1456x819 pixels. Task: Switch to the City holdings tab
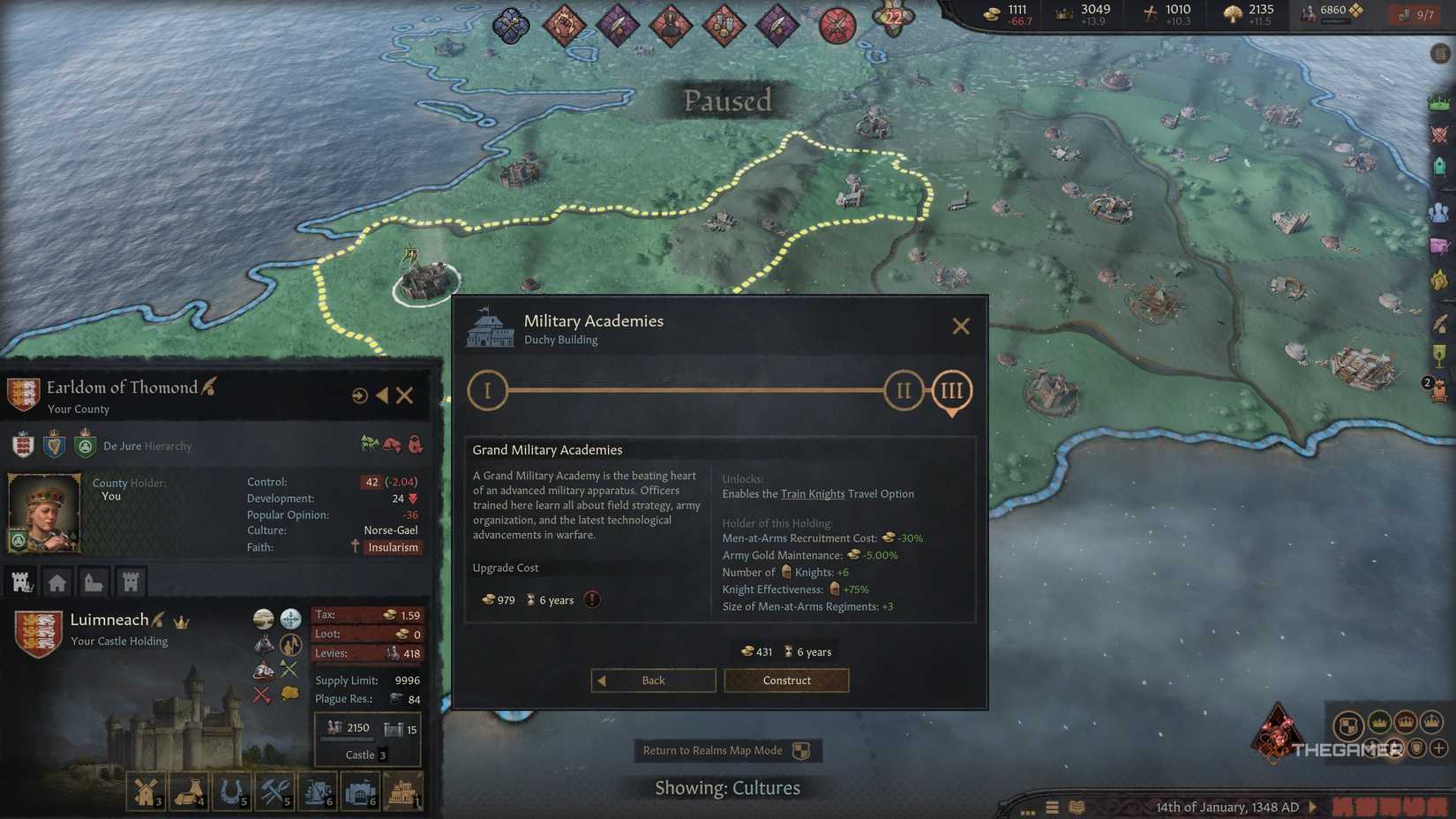point(57,581)
